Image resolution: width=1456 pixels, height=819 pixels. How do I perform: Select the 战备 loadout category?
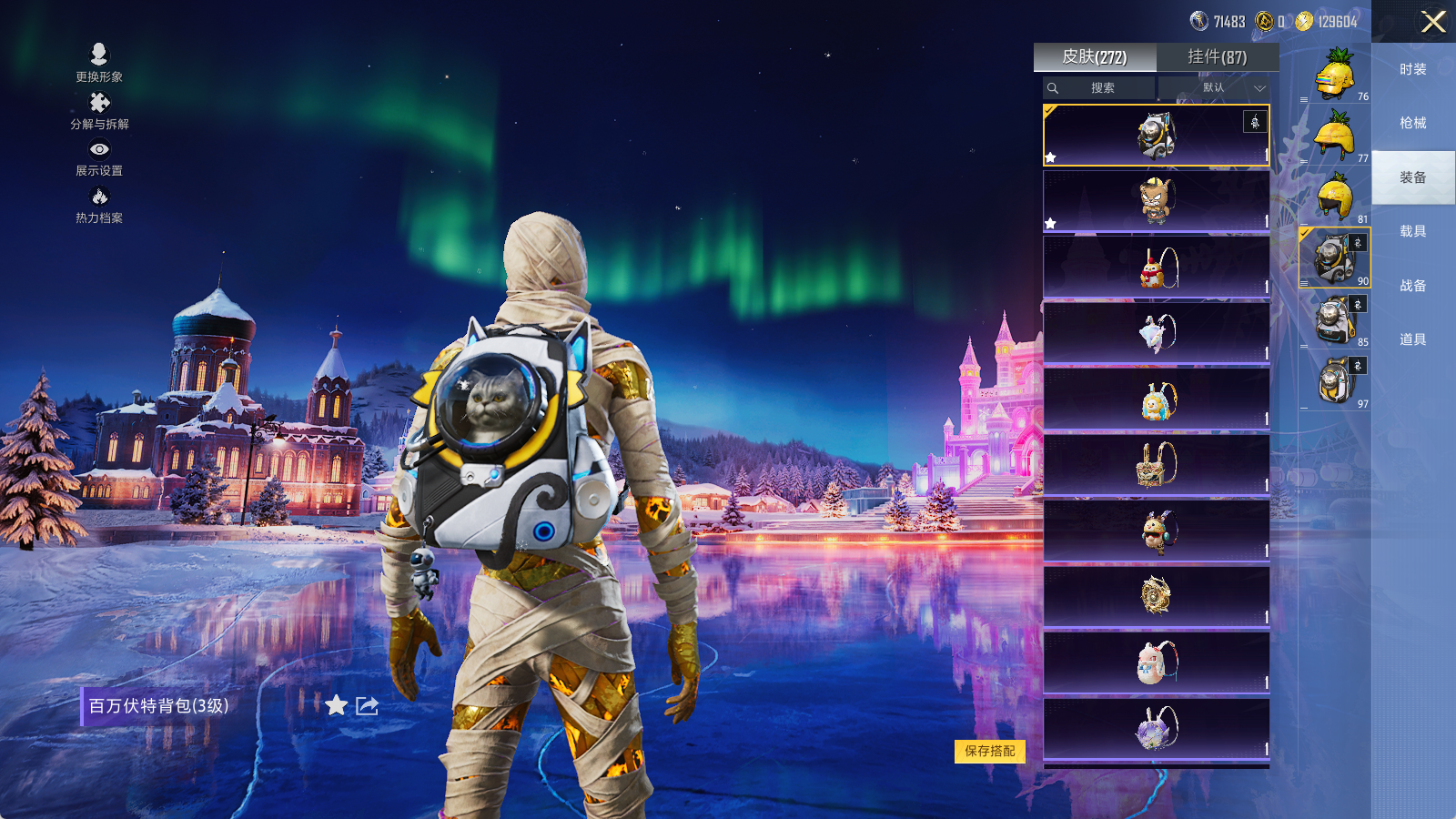[1412, 286]
